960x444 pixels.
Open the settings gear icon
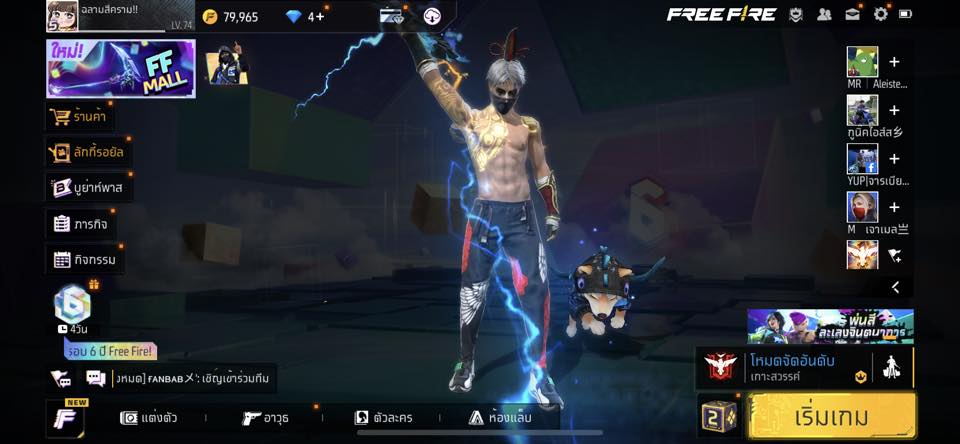[x=880, y=14]
